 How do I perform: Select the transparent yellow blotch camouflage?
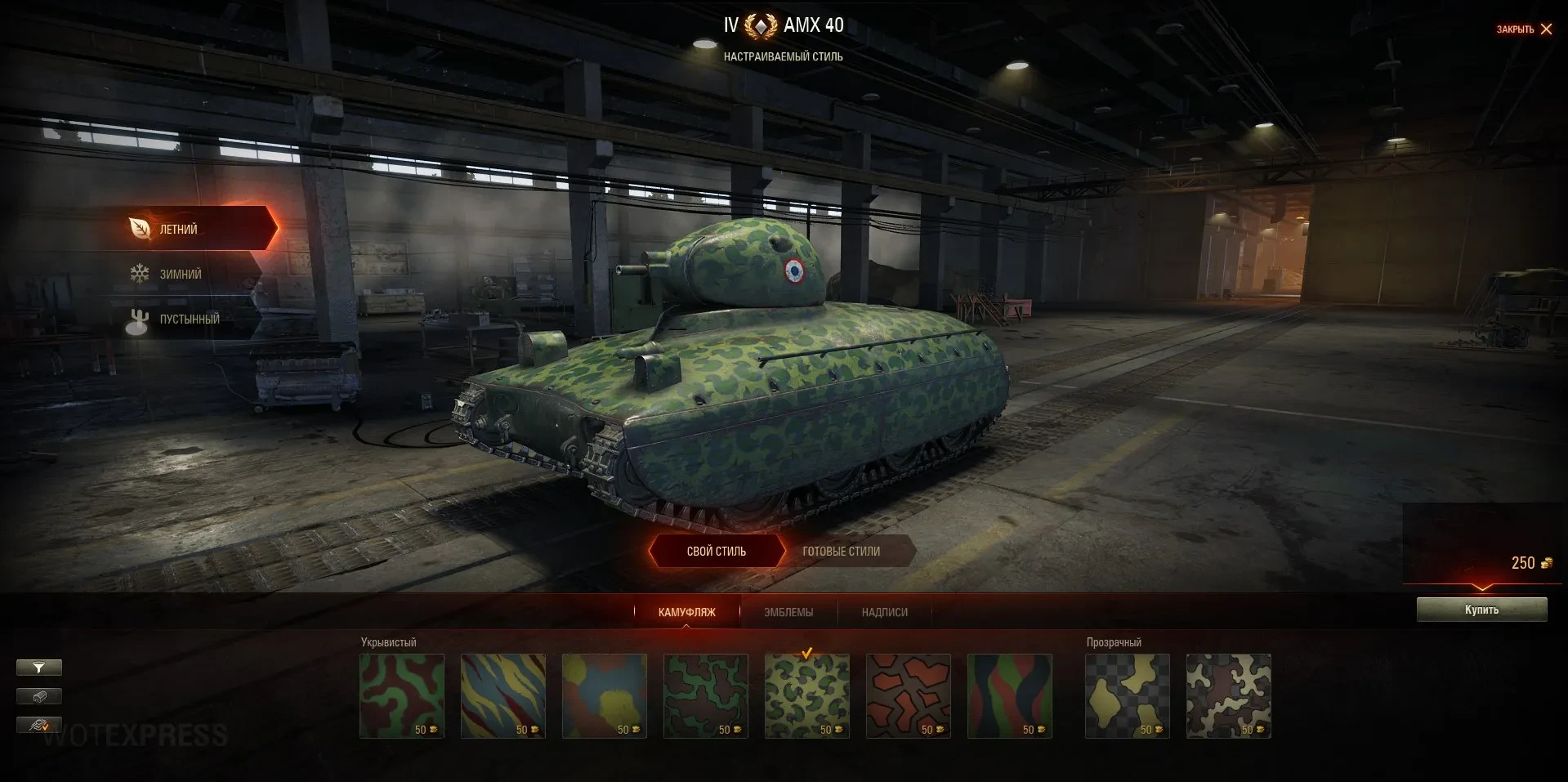tap(1128, 695)
